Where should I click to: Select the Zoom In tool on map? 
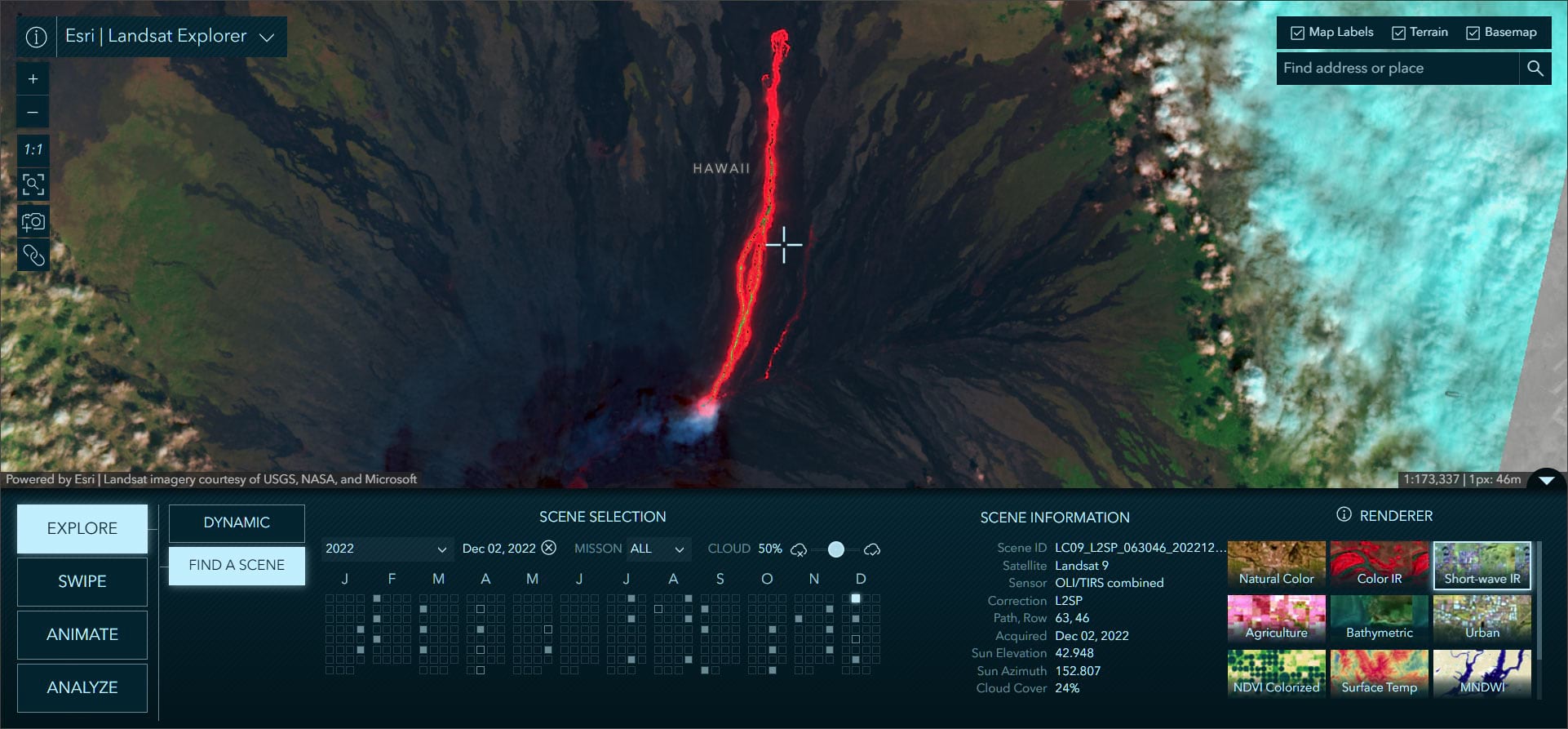[x=33, y=78]
